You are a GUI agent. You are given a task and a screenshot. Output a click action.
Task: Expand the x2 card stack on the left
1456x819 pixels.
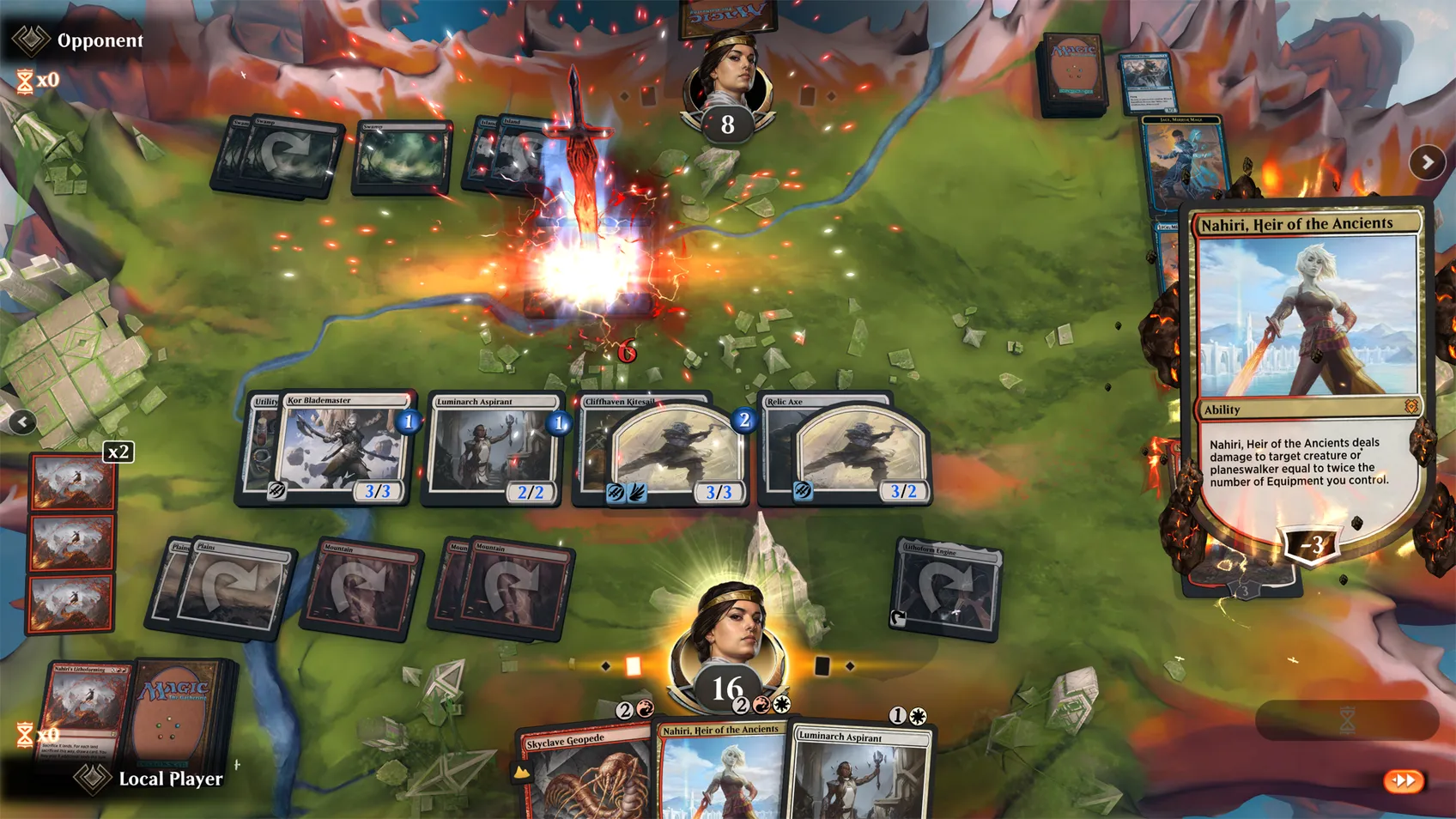click(118, 452)
